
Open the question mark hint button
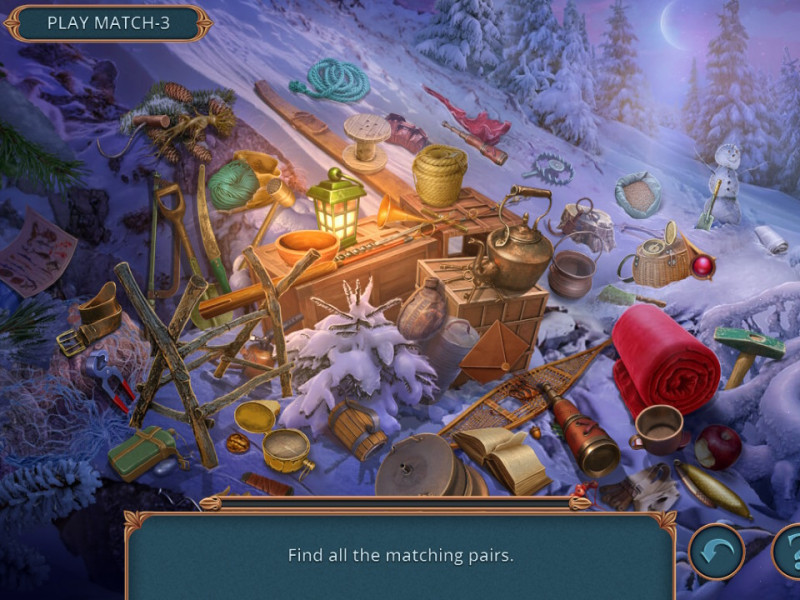790,553
